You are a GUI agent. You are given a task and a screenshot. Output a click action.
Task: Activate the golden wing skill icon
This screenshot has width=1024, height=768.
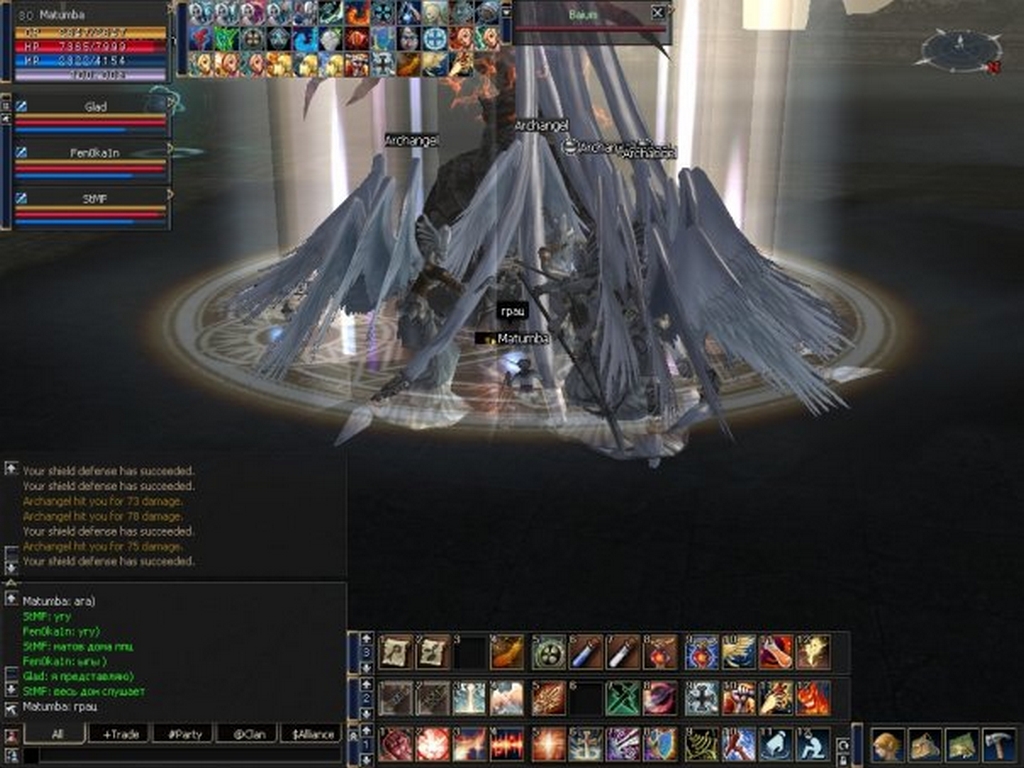point(739,653)
